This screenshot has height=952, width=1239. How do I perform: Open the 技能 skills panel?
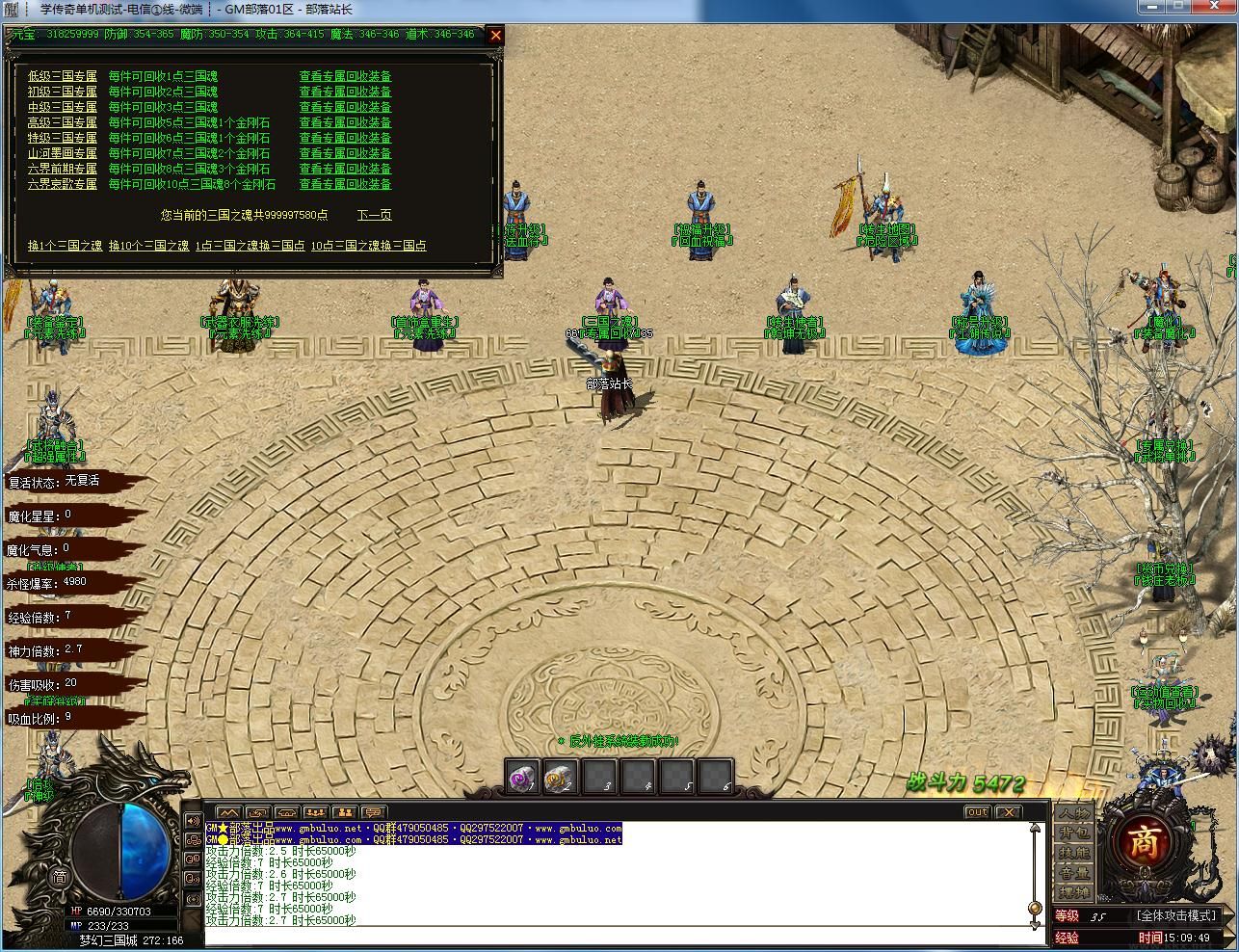point(1074,853)
